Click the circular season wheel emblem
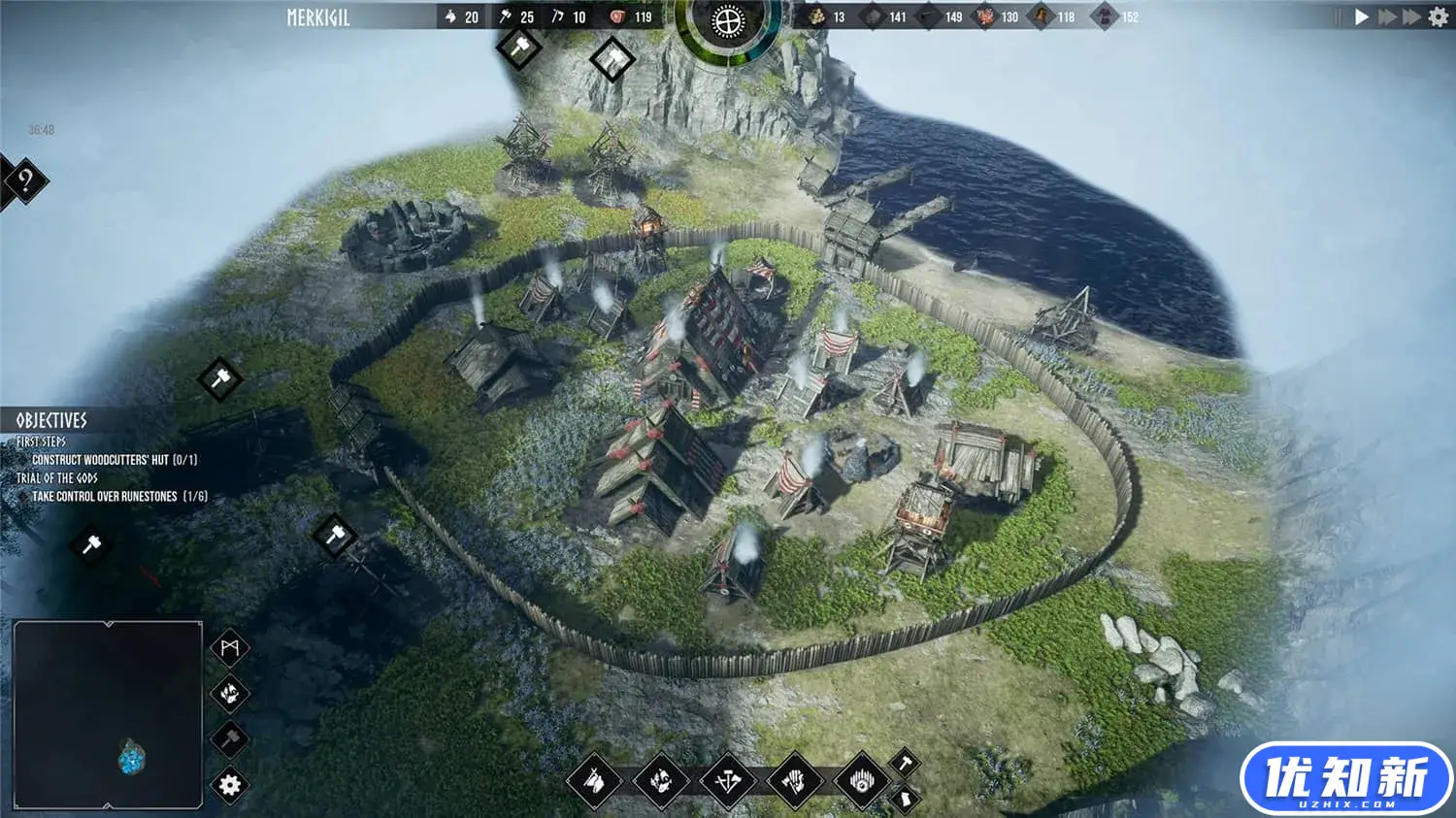The image size is (1456, 818). [x=727, y=20]
